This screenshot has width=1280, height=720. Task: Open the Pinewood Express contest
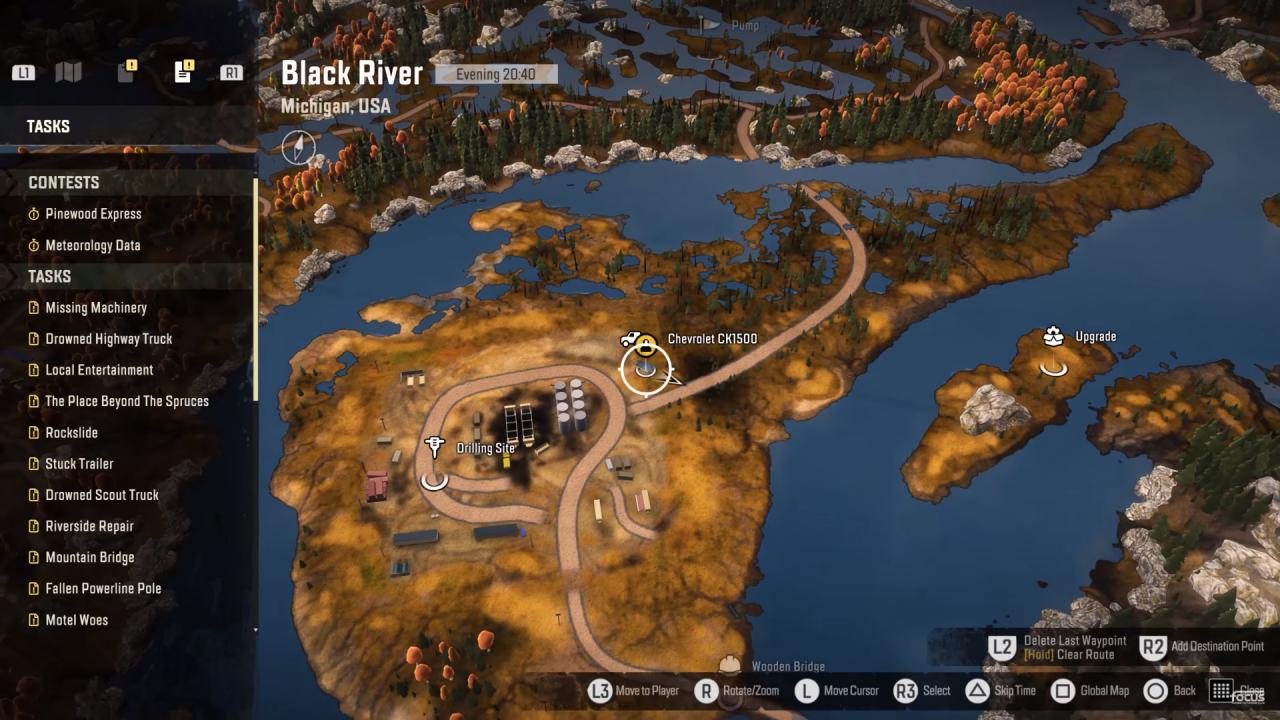[x=93, y=214]
